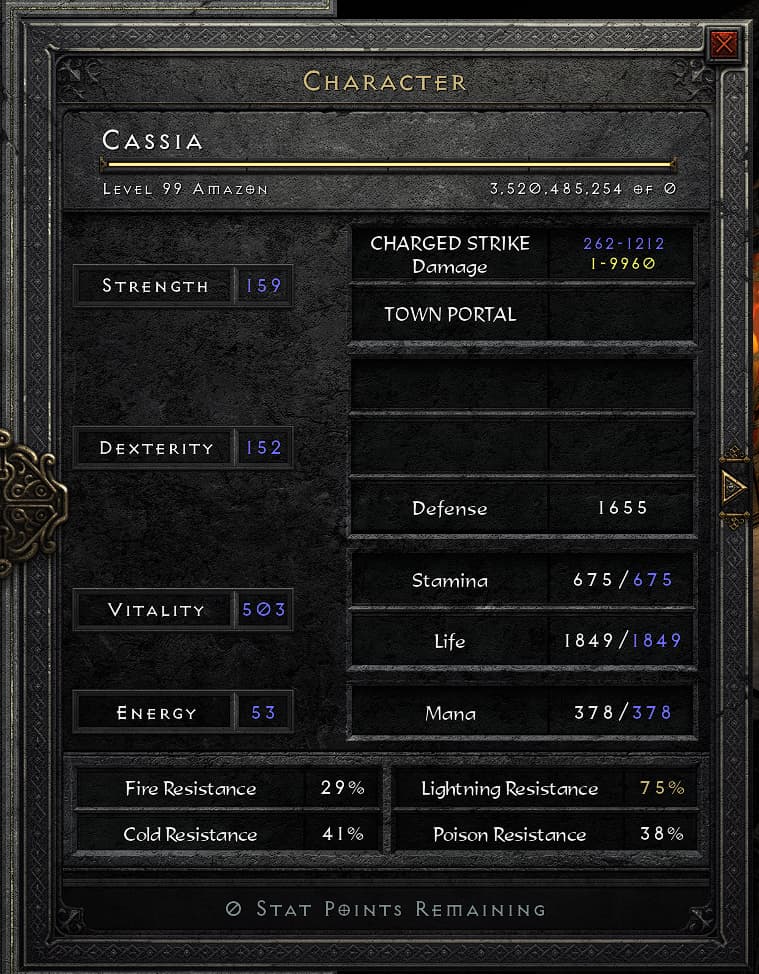The height and width of the screenshot is (974, 759).
Task: Expand advanced stats with the side arrow
Action: click(733, 487)
